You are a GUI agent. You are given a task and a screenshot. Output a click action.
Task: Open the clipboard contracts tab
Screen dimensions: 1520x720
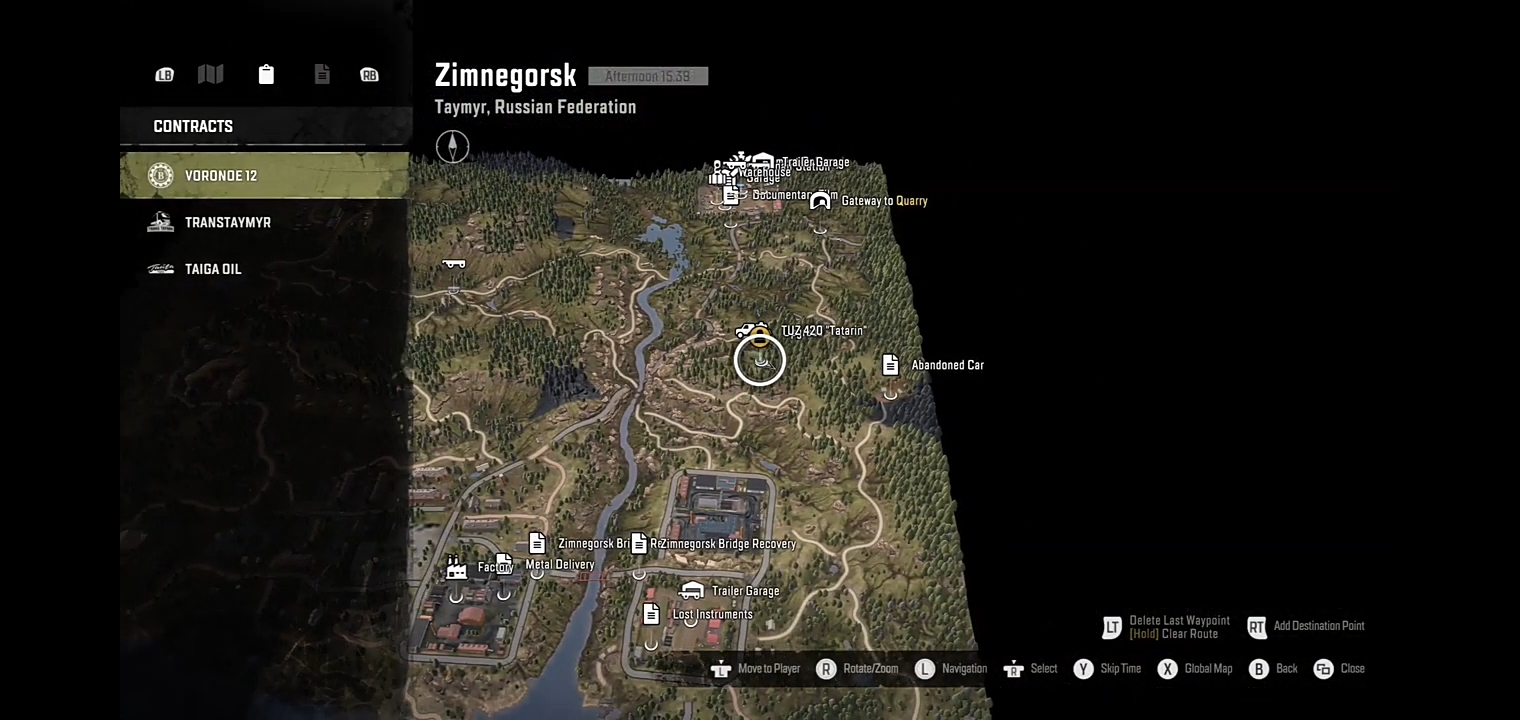pyautogui.click(x=266, y=74)
